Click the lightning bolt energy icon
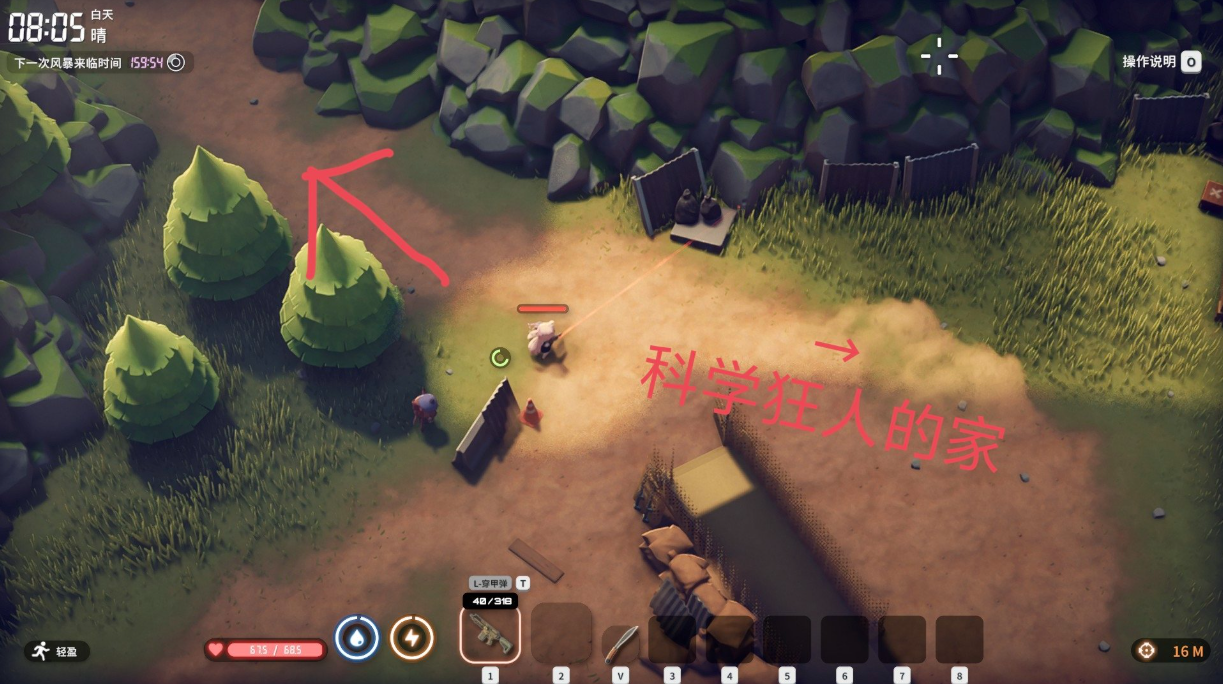 (411, 637)
